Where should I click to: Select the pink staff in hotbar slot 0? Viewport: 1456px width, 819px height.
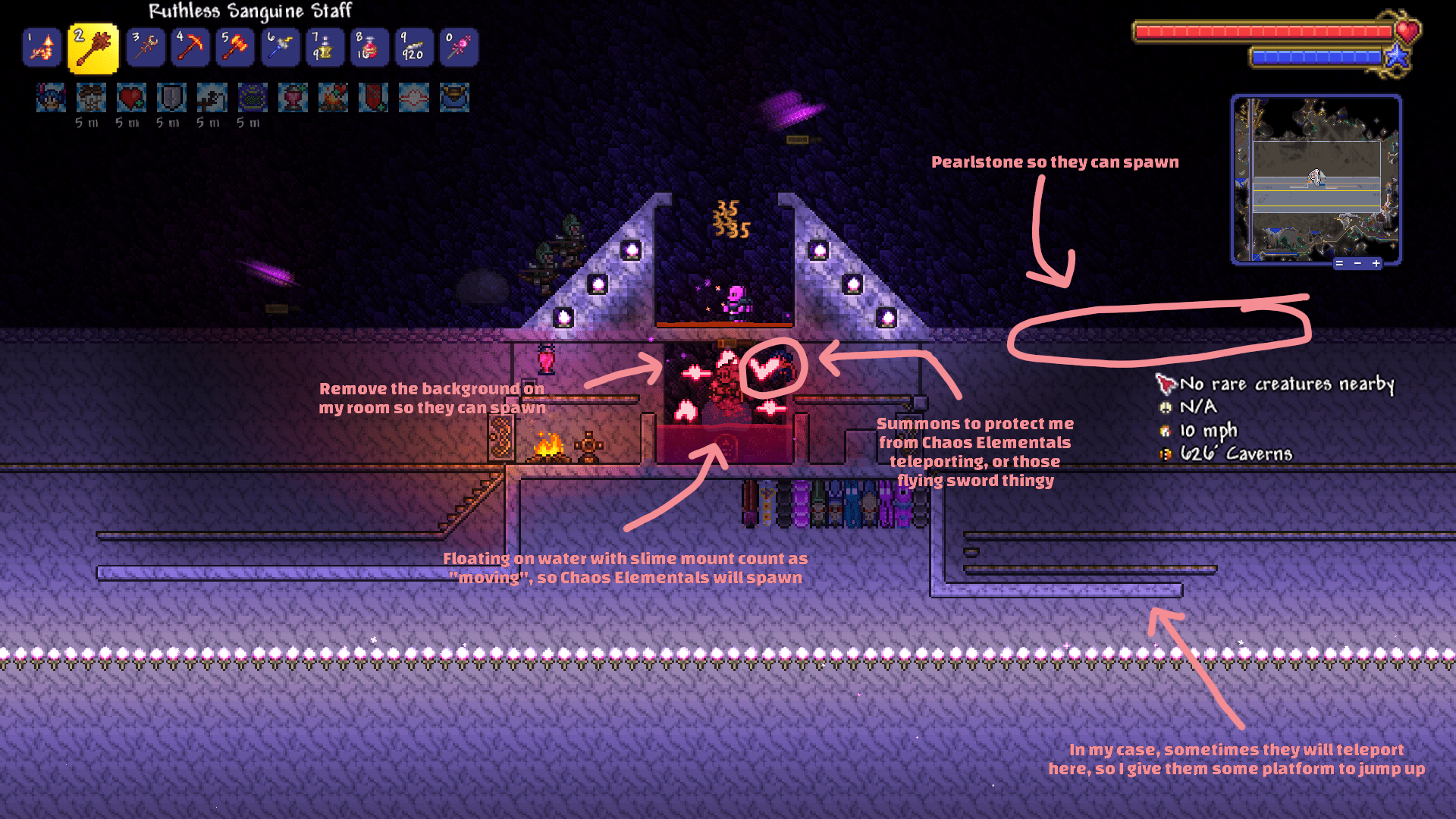(458, 47)
